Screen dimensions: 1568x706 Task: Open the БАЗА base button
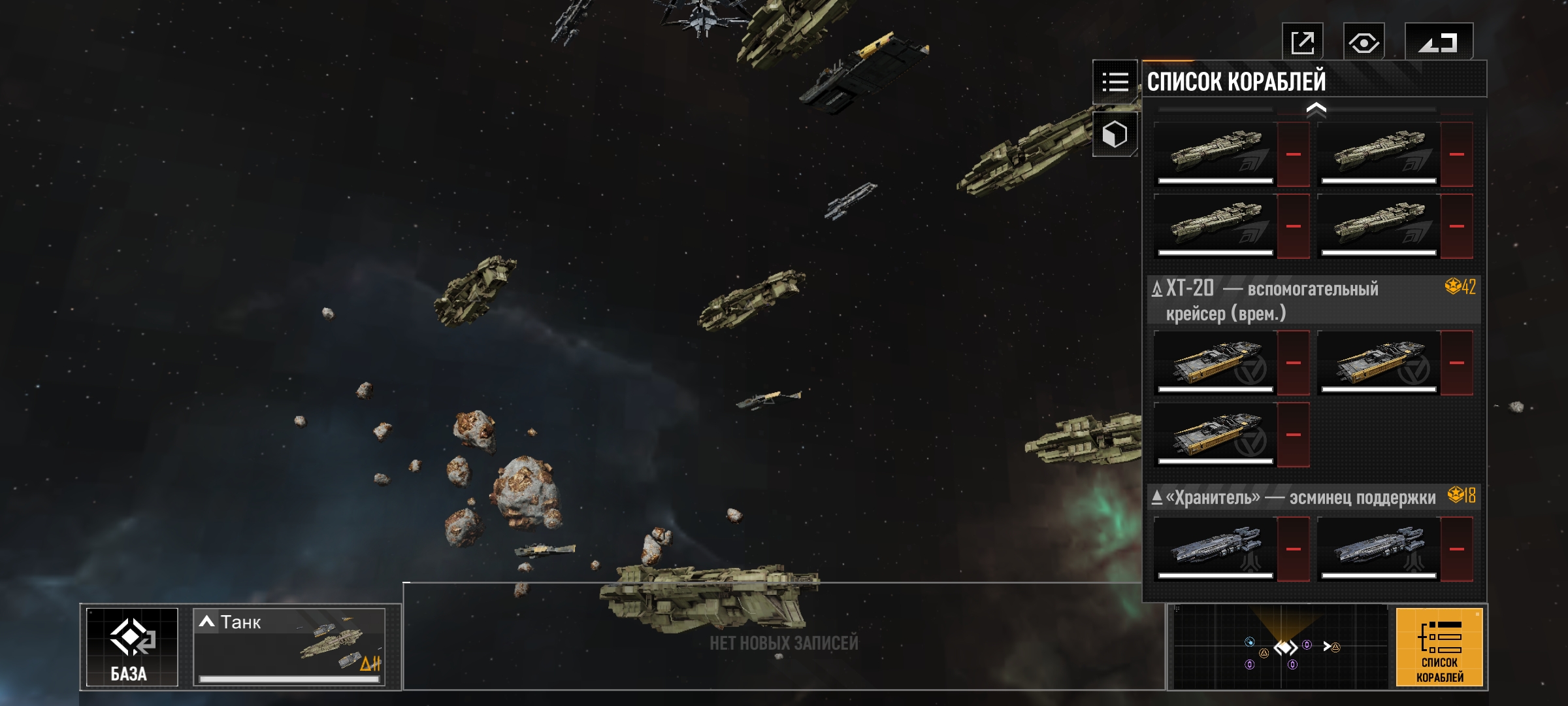(x=132, y=647)
